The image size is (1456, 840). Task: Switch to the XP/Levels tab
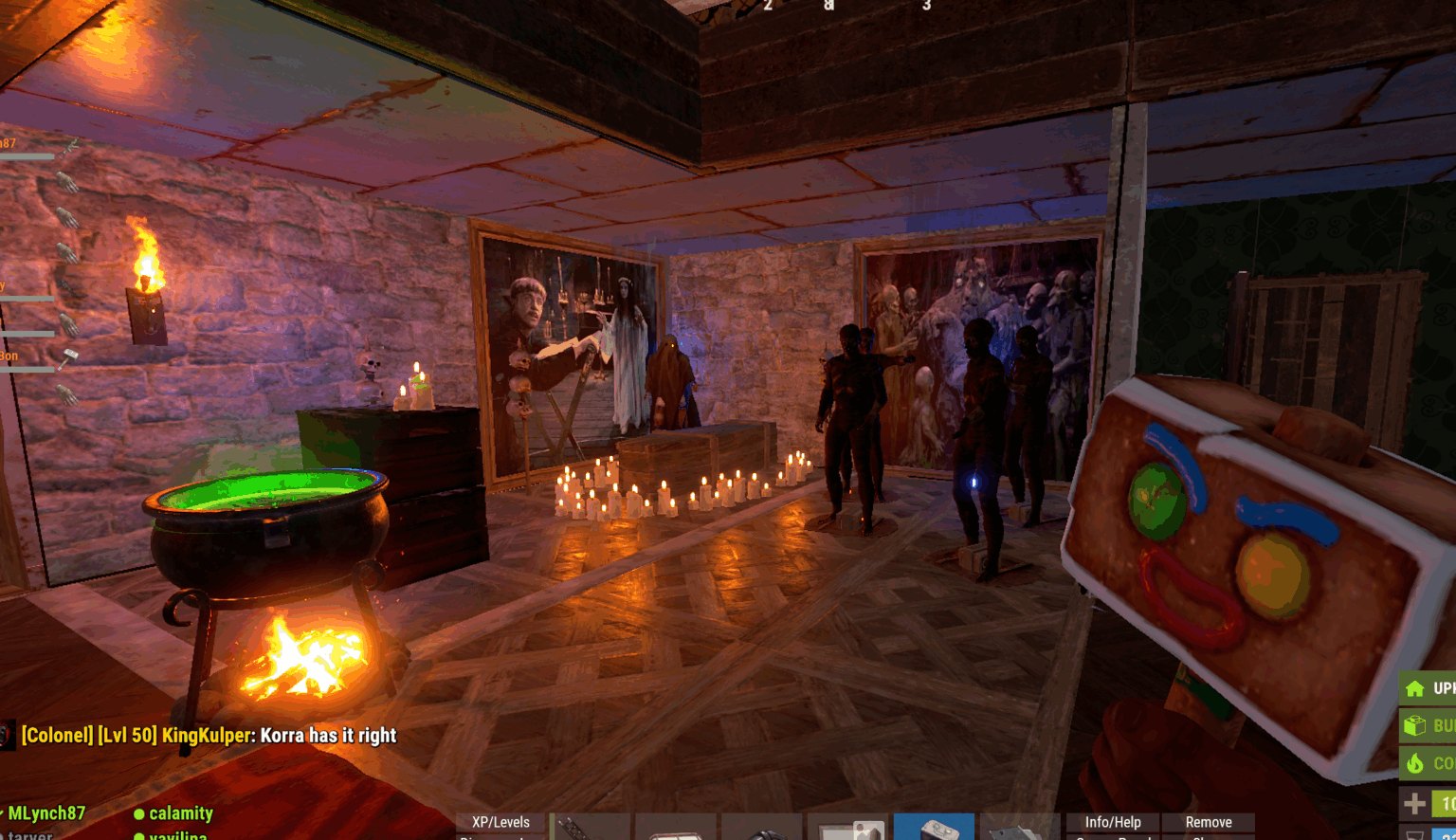tap(500, 822)
